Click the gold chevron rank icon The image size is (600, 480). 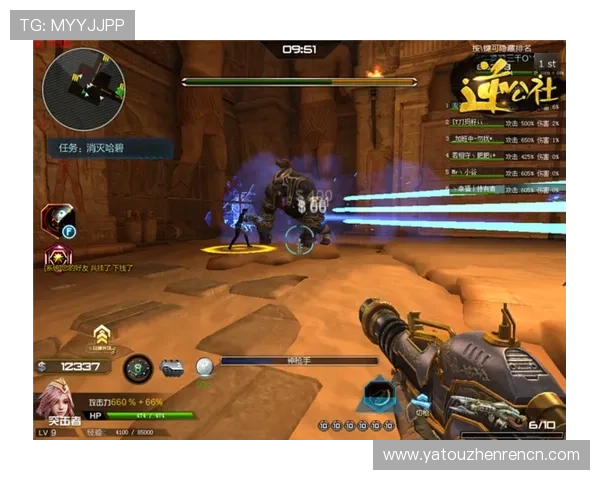[x=101, y=335]
